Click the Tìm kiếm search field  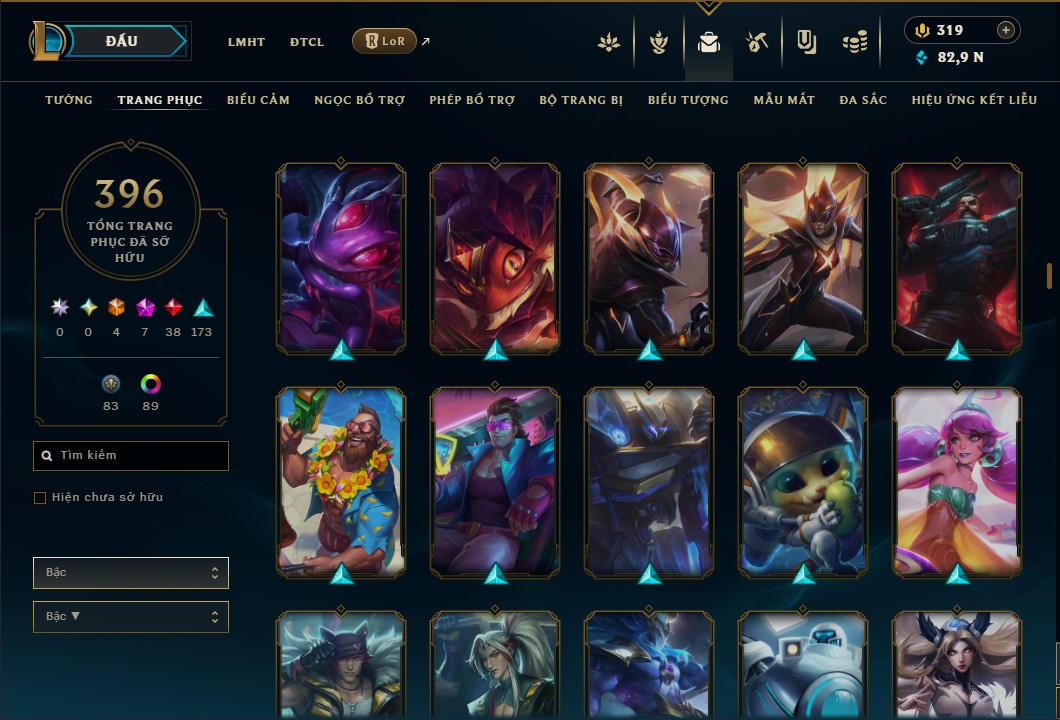131,456
